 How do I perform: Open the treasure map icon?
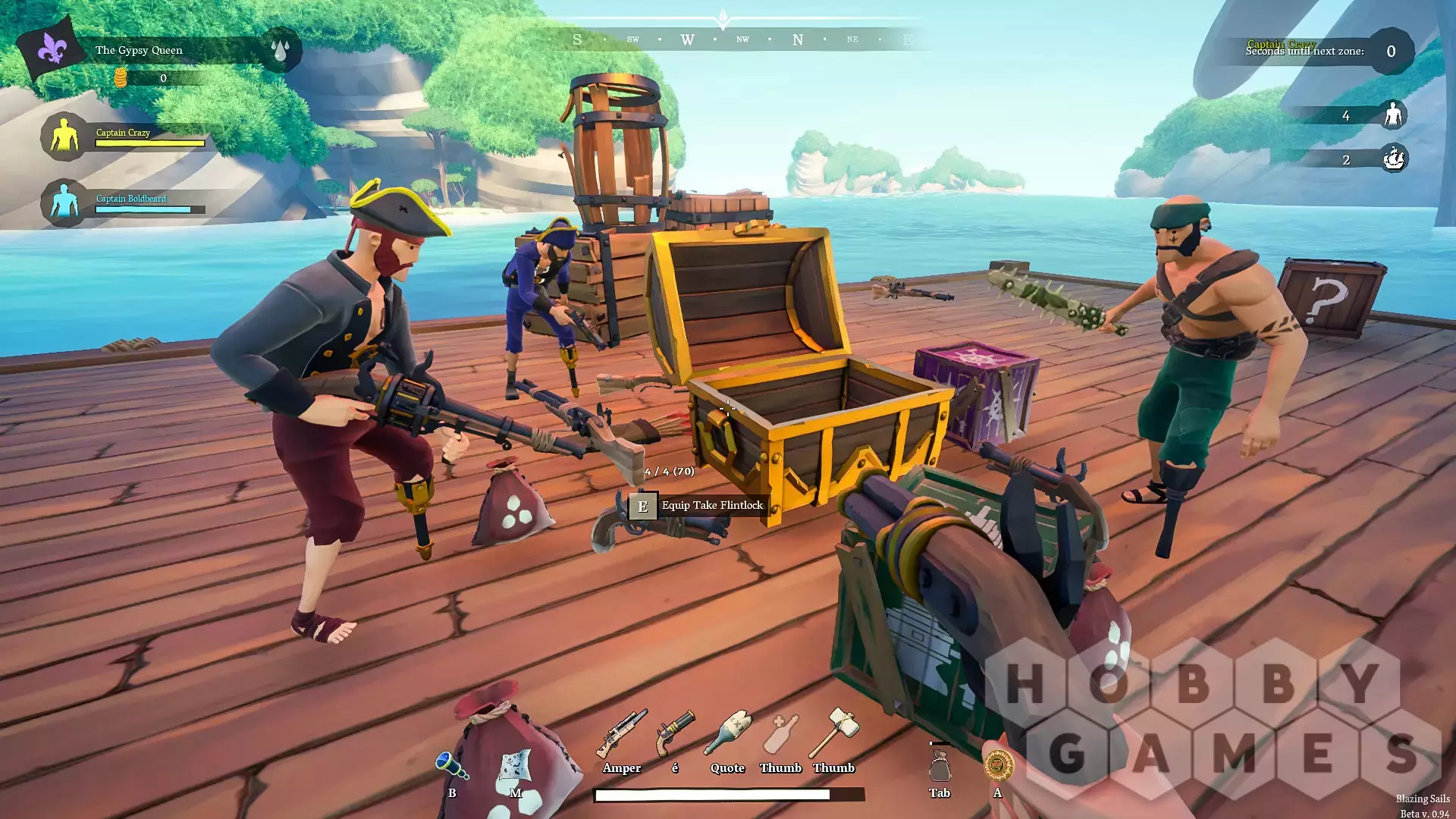[x=516, y=766]
